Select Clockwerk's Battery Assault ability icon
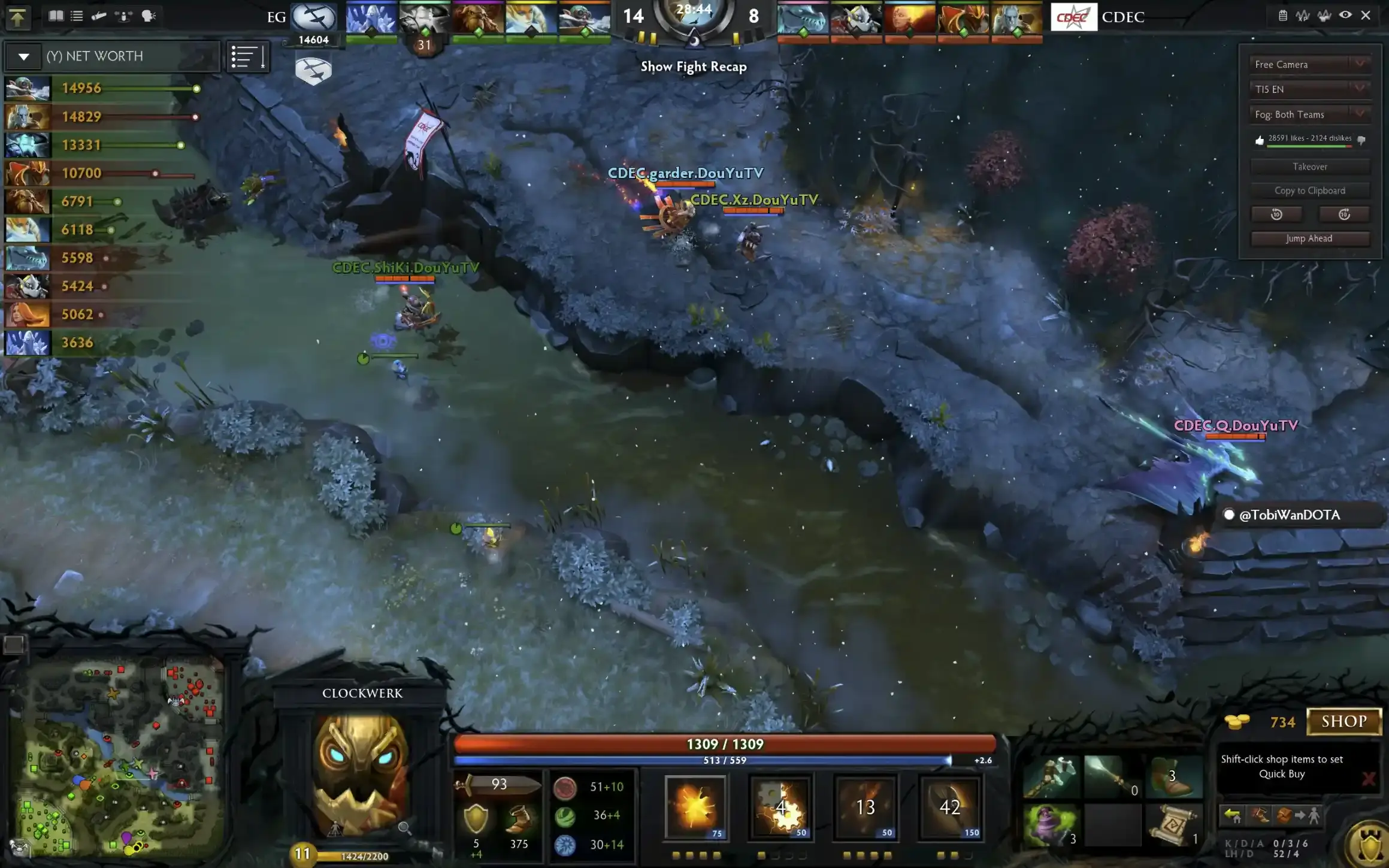1389x868 pixels. [695, 806]
